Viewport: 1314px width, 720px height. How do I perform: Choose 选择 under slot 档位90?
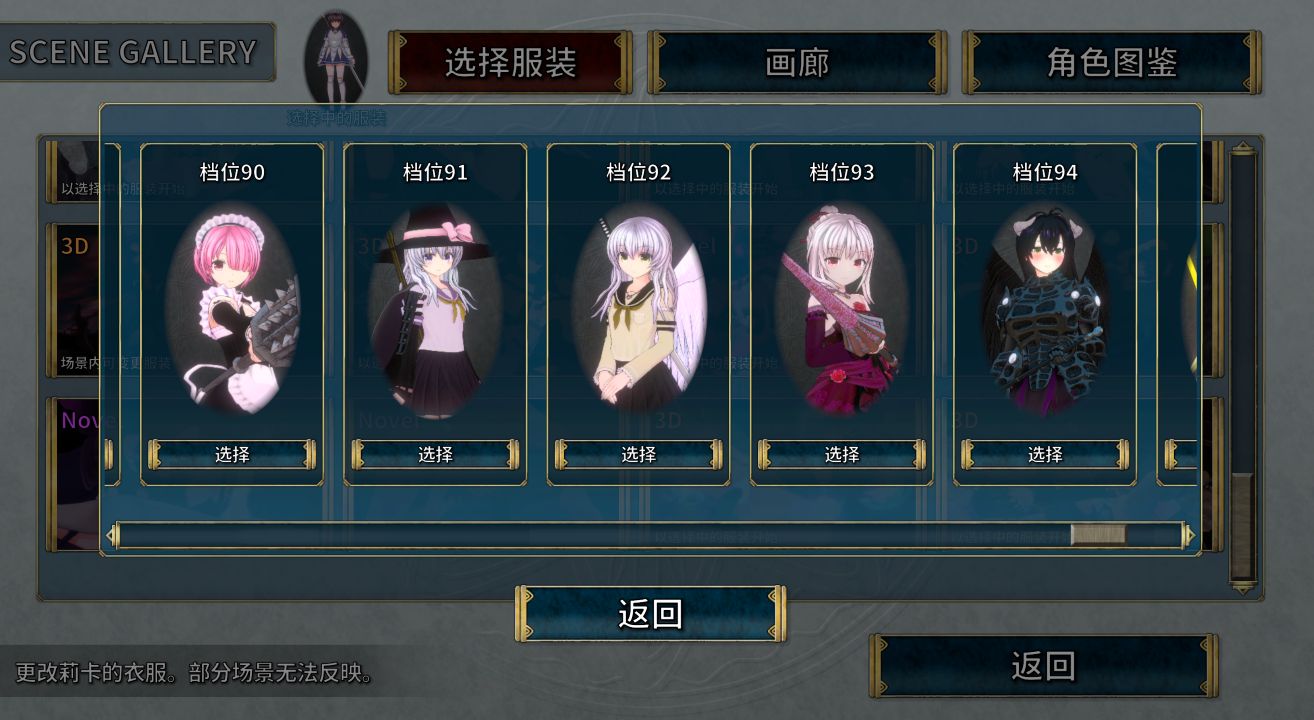tap(232, 454)
